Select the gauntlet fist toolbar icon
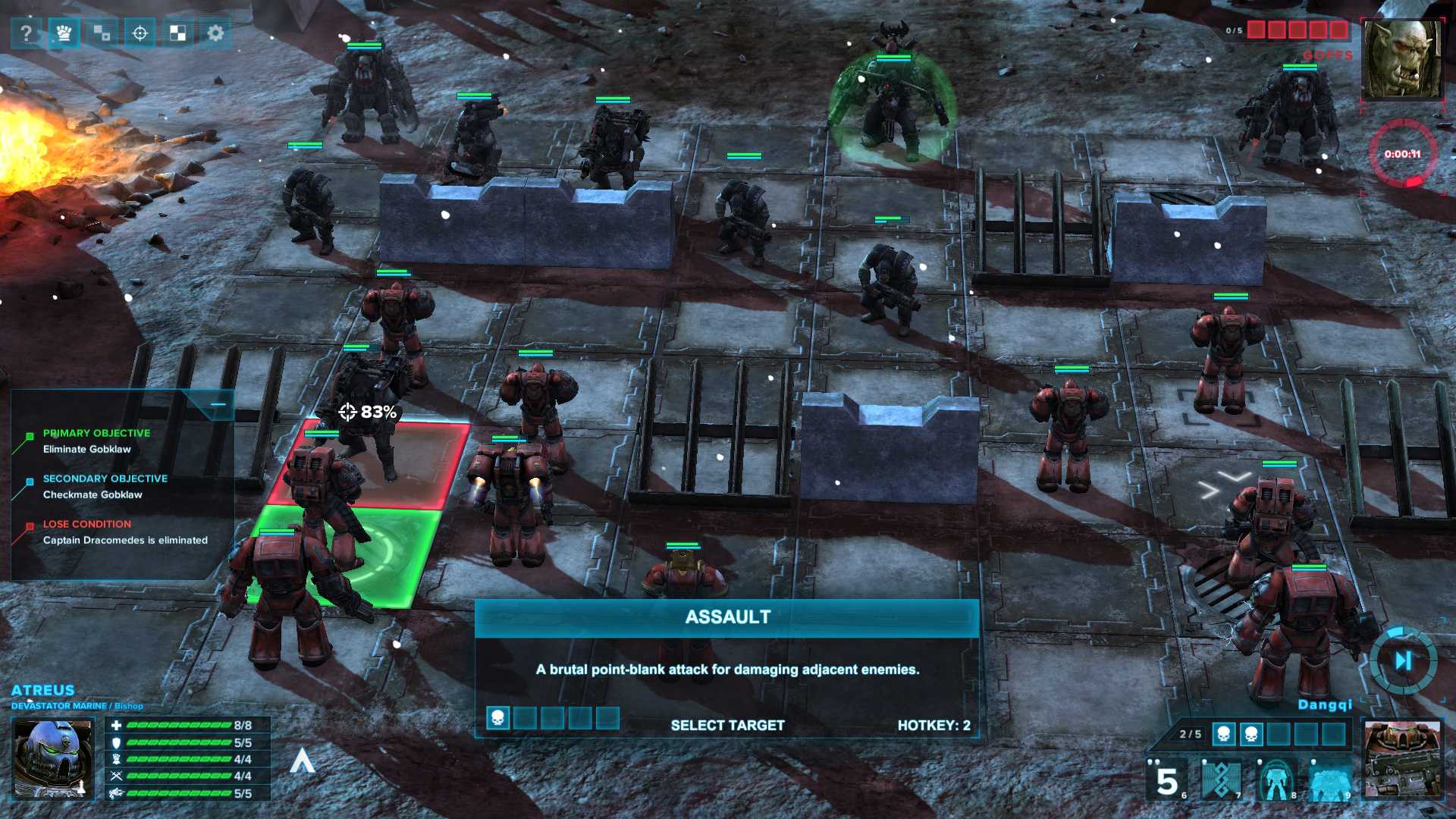The image size is (1456, 819). click(64, 33)
